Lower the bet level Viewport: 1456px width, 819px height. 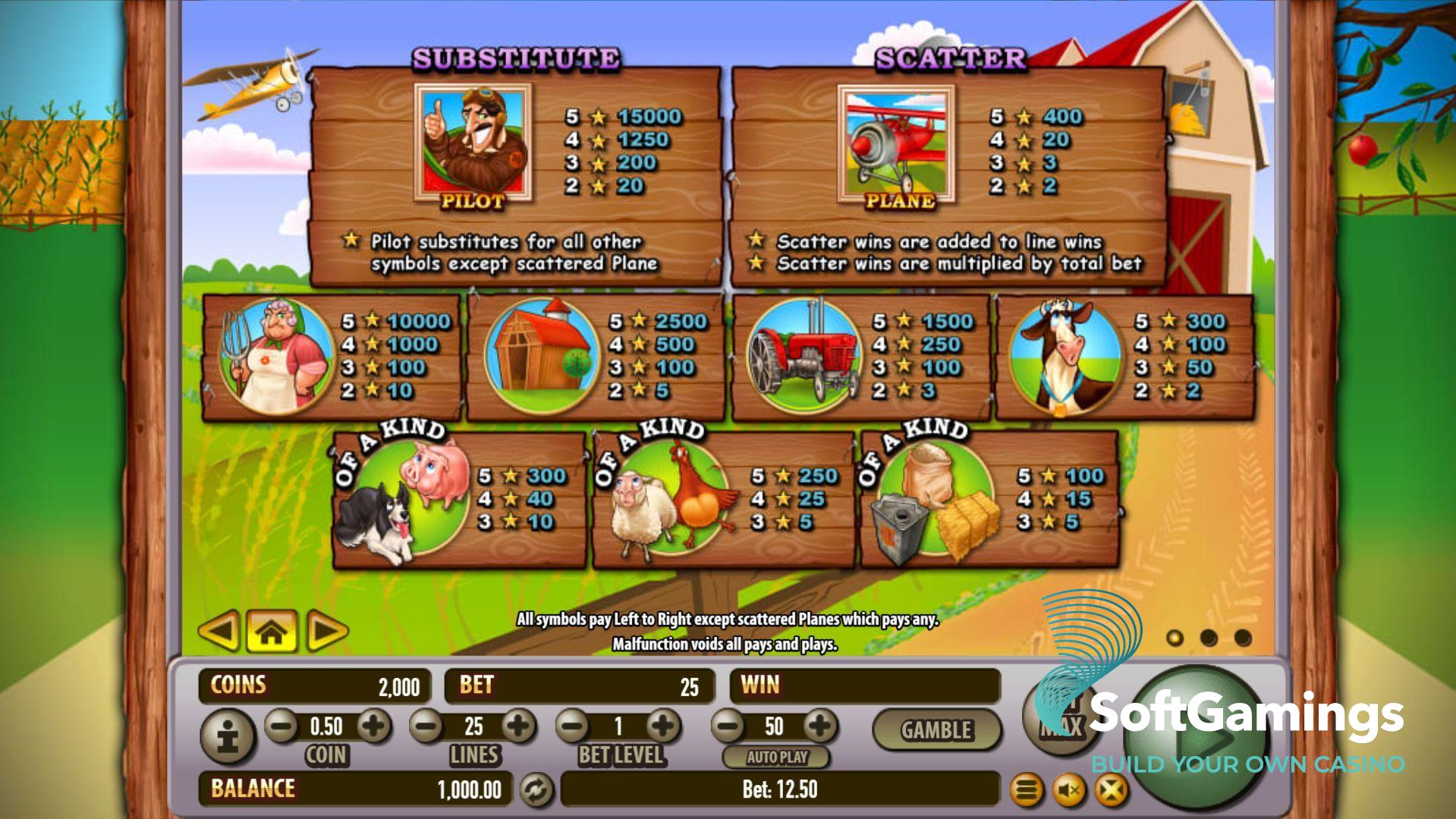coord(574,726)
